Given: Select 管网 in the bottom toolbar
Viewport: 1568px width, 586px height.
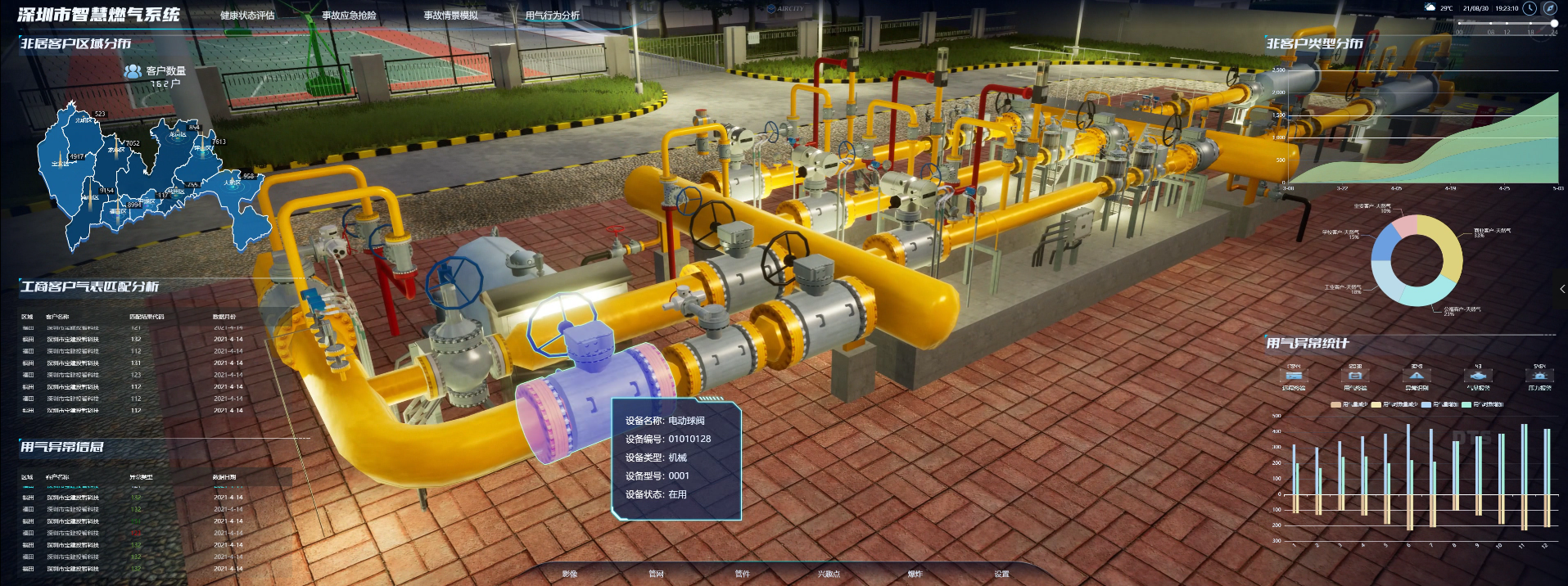Looking at the screenshot, I should [x=656, y=574].
